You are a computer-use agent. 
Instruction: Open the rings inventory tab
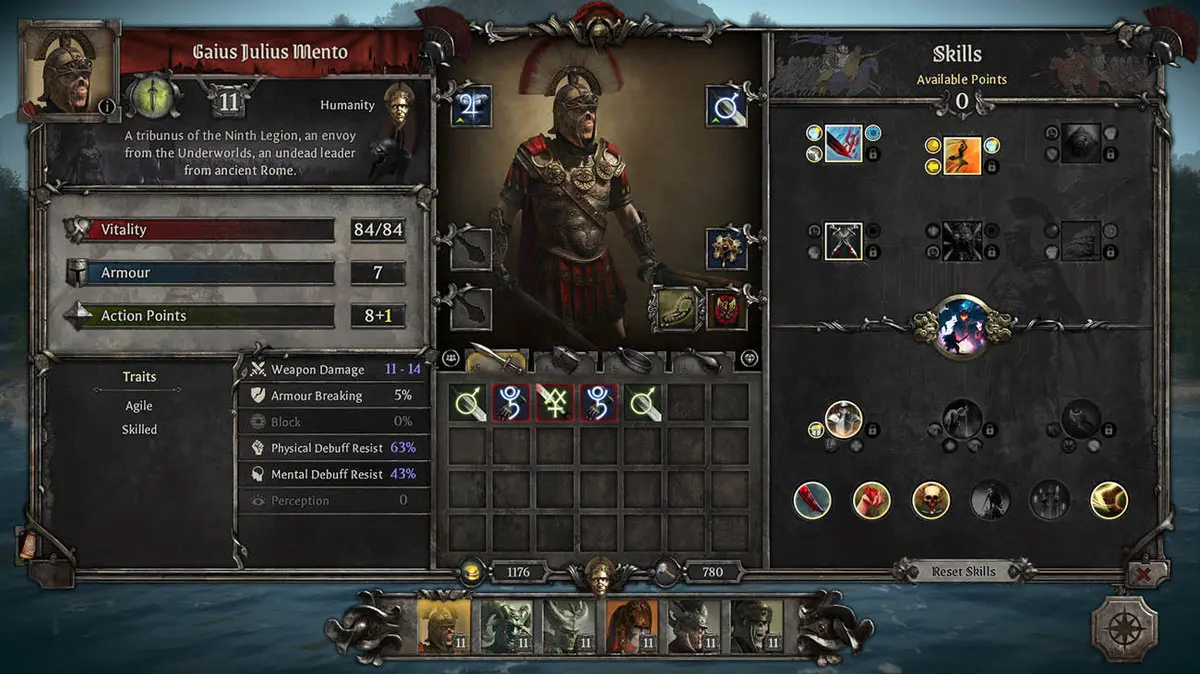[632, 358]
